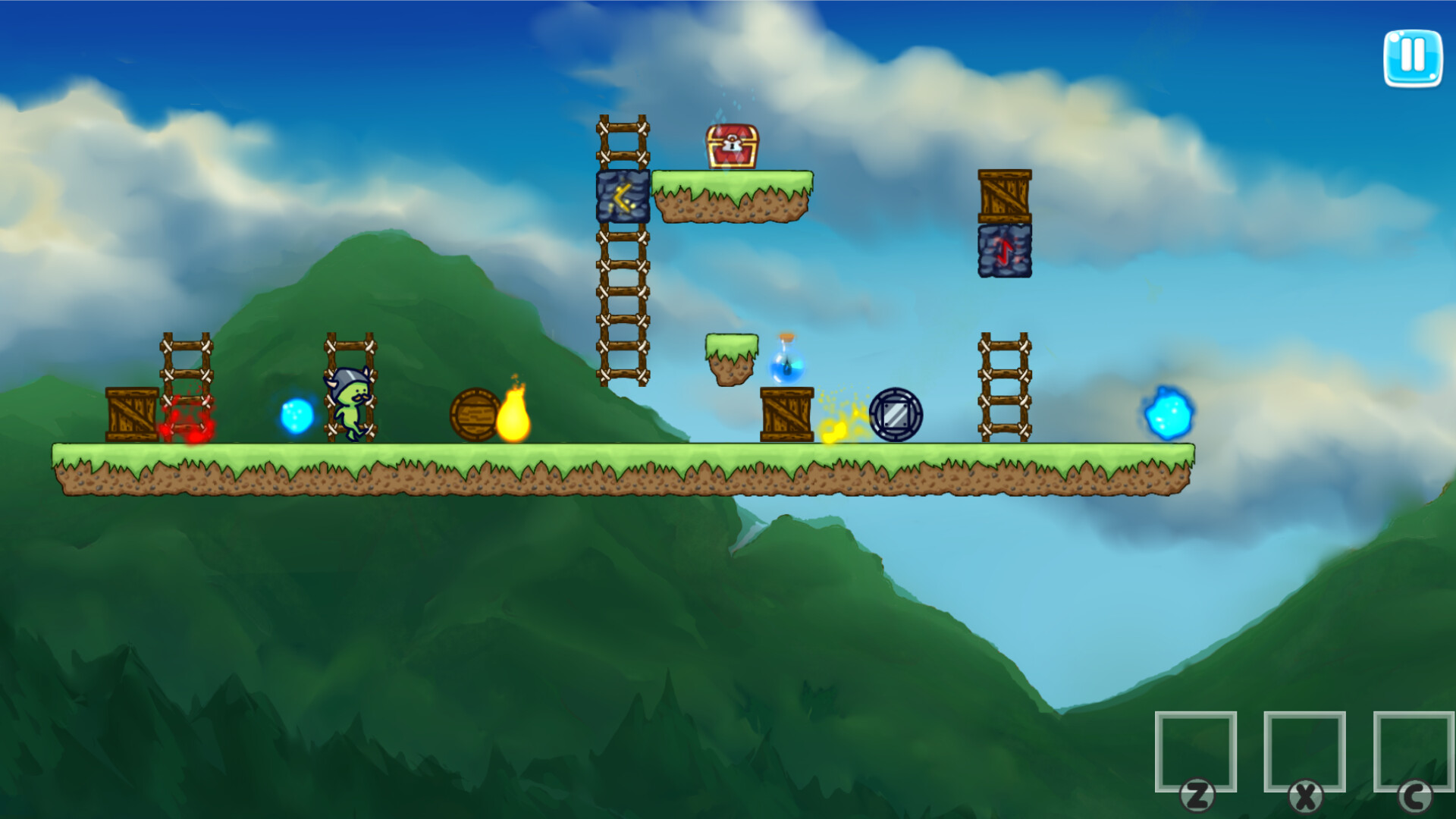
Task: Click the round shield item
Action: click(895, 412)
